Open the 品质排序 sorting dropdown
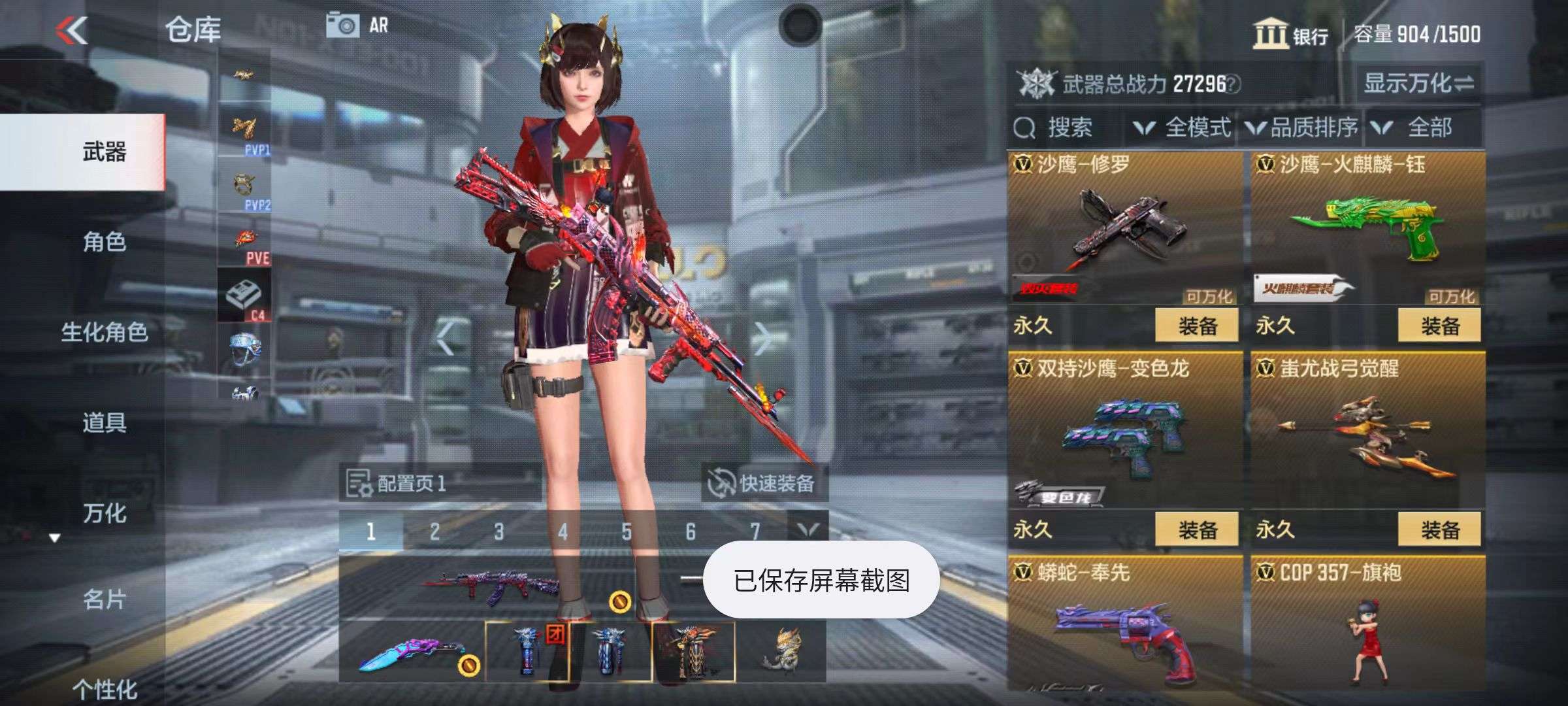This screenshot has width=1568, height=706. (x=1302, y=127)
